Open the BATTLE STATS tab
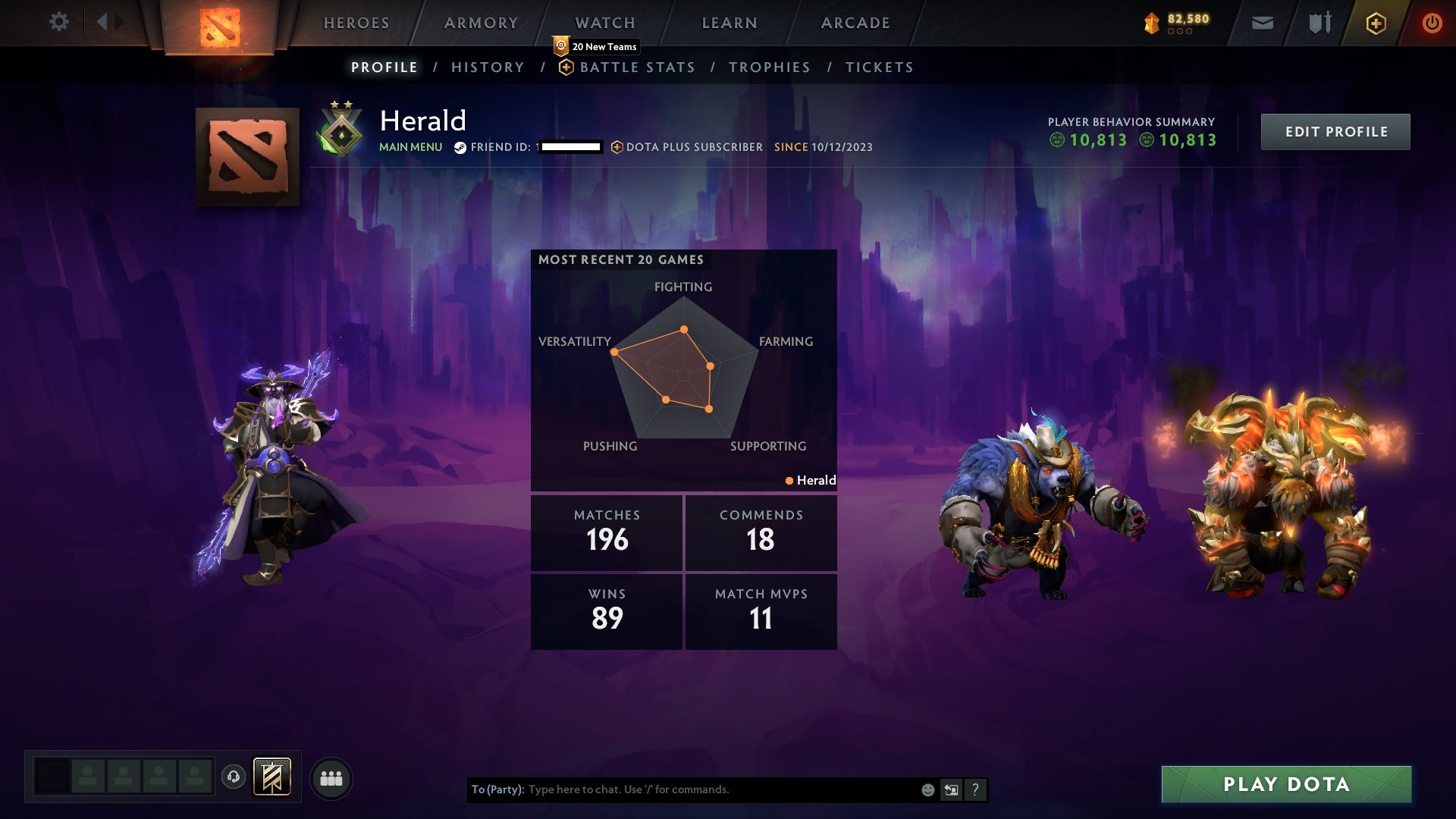1456x819 pixels. tap(637, 67)
